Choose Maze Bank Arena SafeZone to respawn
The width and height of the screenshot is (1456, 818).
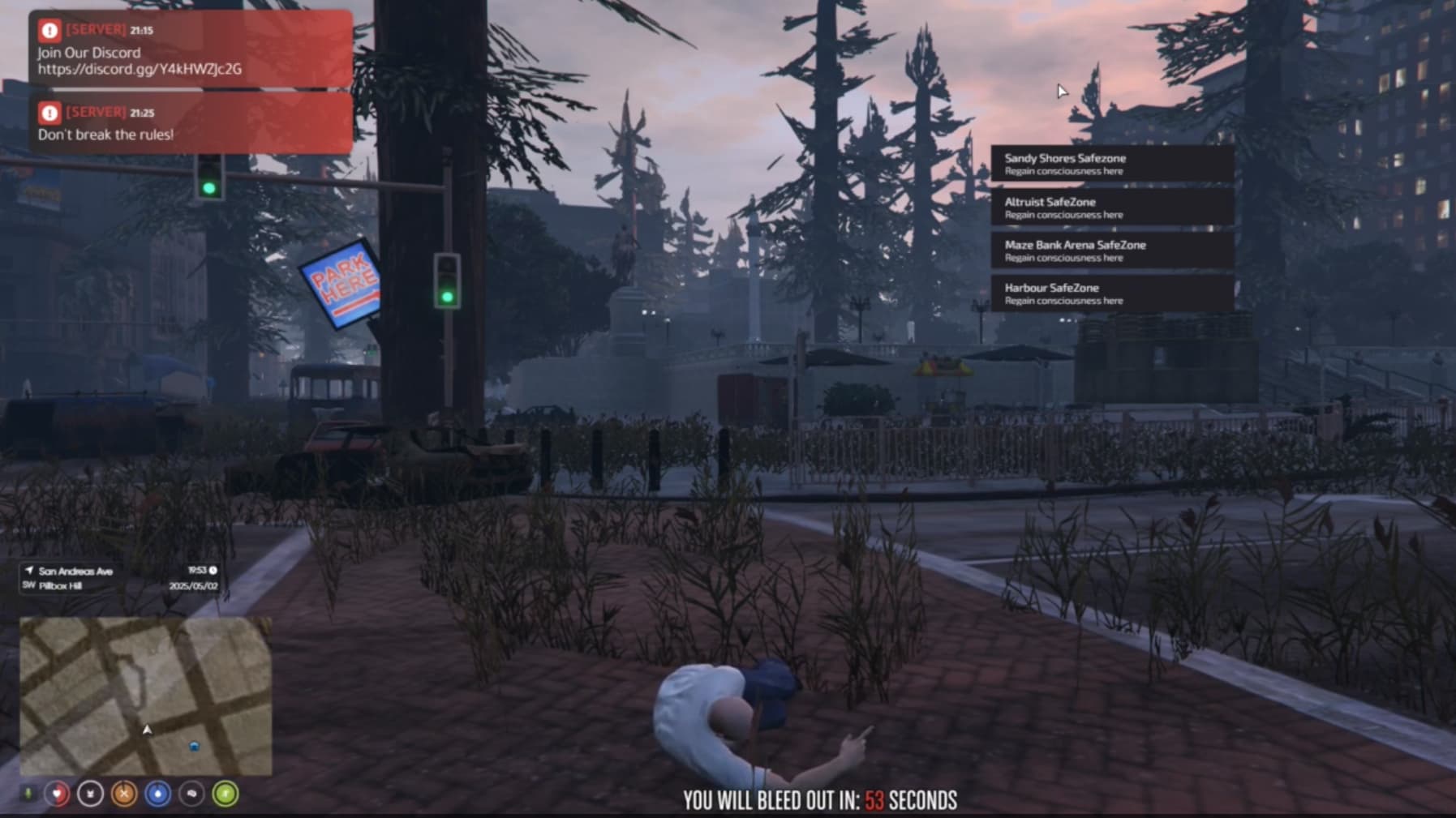tap(1111, 251)
